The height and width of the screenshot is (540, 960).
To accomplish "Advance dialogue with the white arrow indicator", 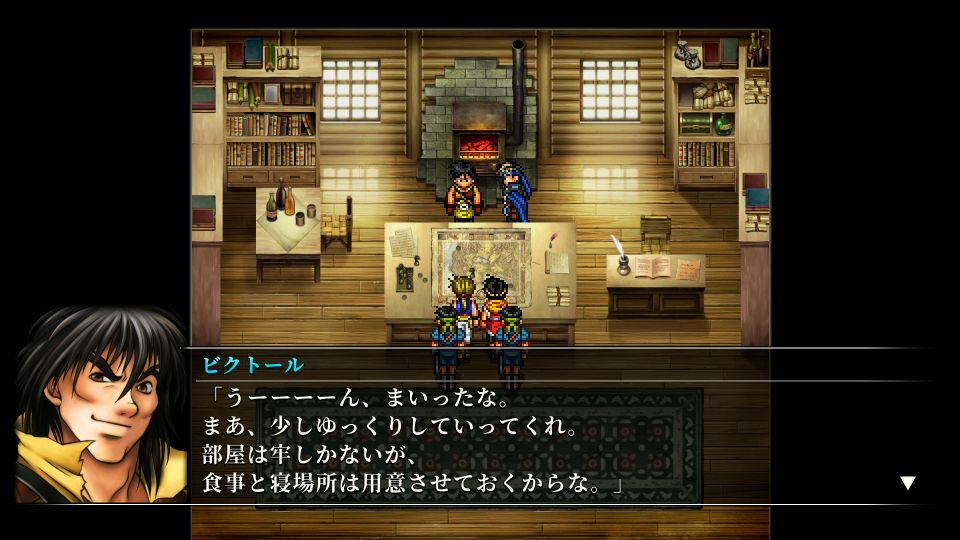I will 907,483.
